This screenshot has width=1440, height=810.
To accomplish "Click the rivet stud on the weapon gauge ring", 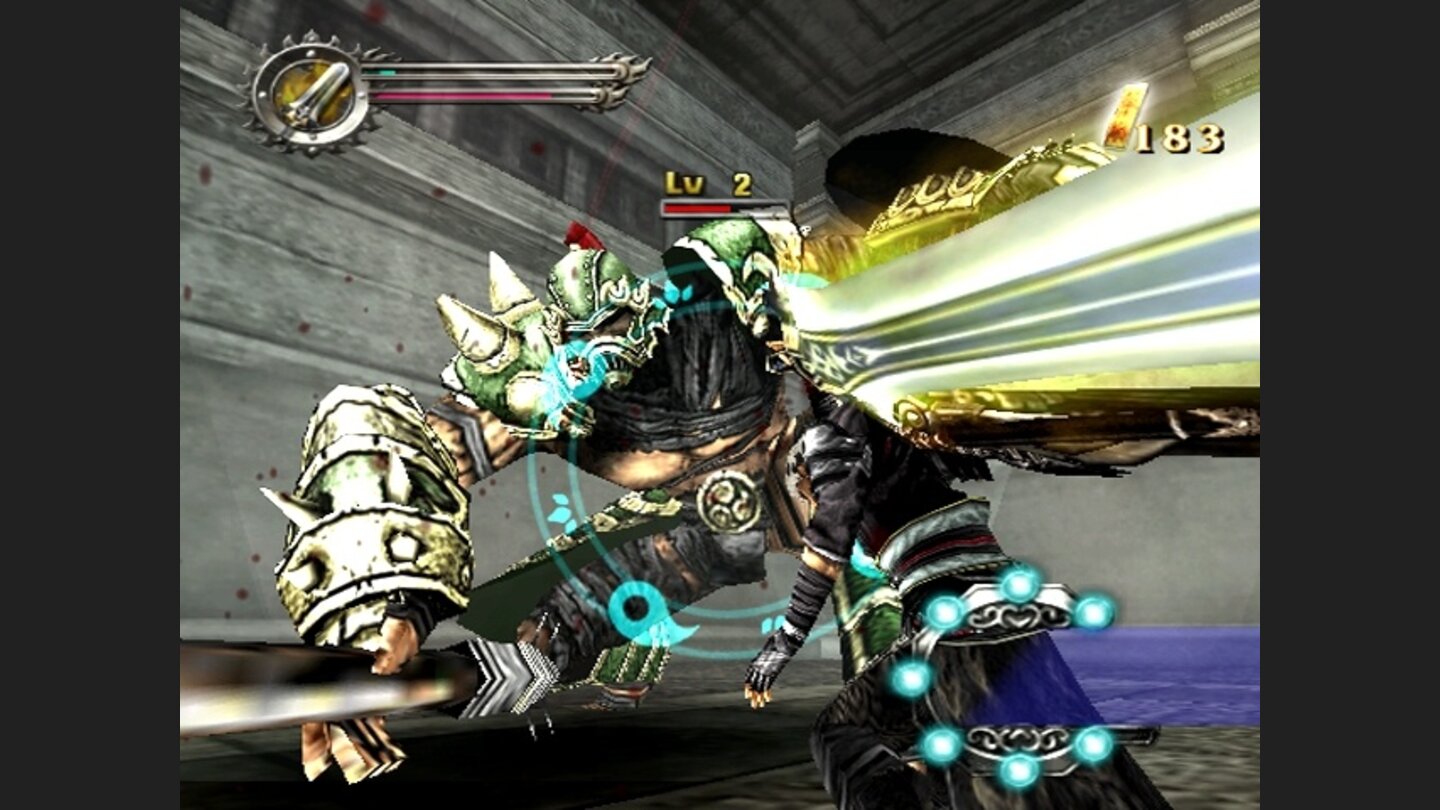I will click(x=310, y=51).
